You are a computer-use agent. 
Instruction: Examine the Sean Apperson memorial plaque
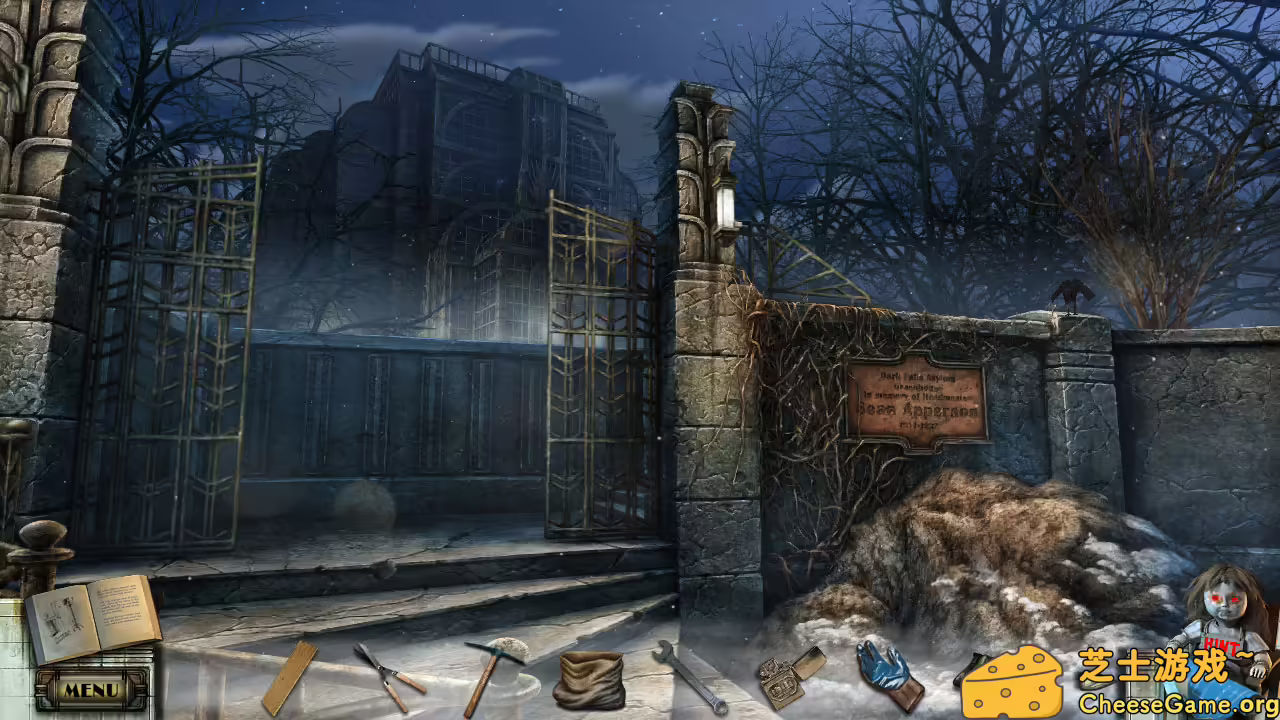coord(918,400)
